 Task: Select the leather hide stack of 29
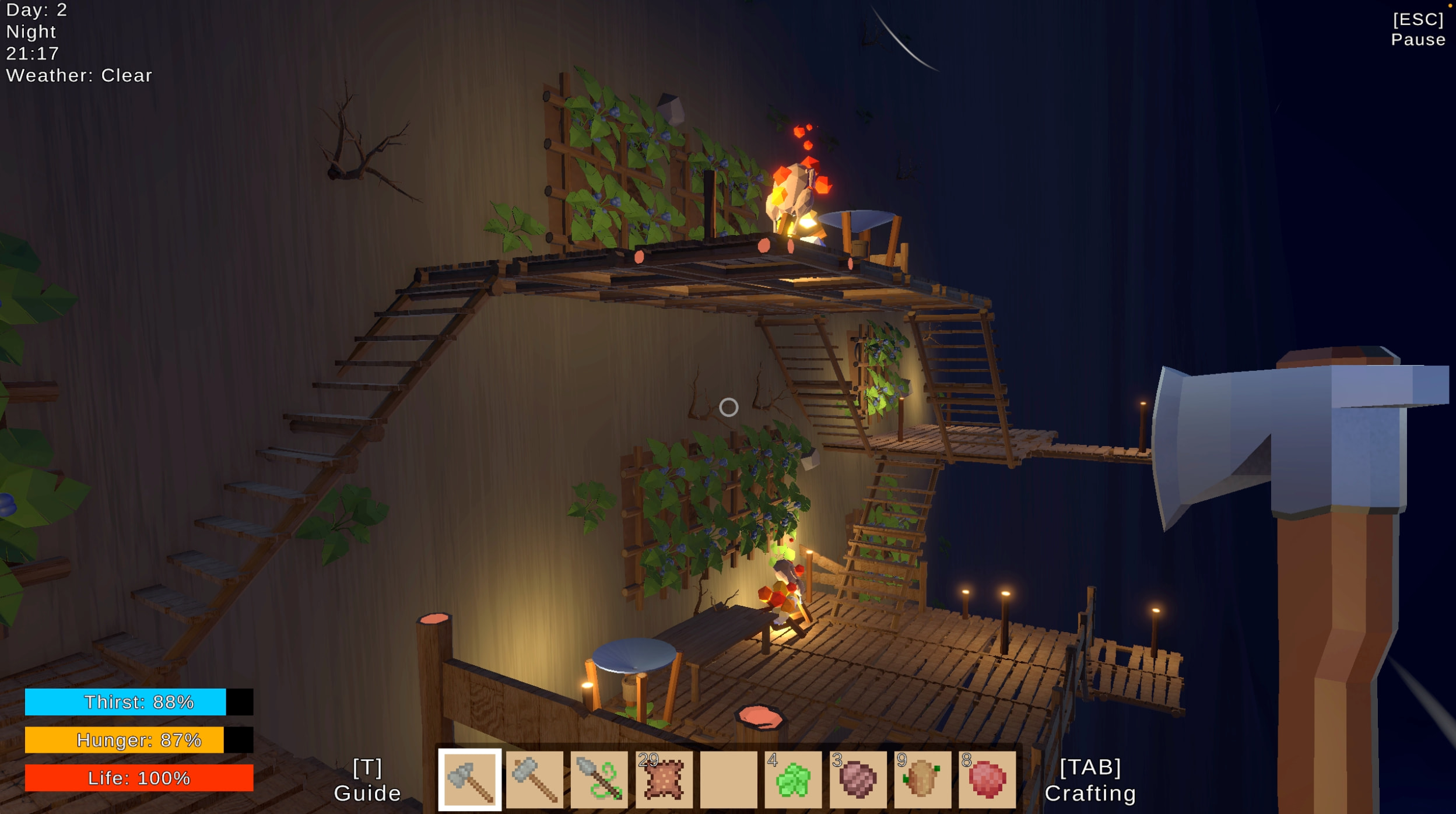click(664, 779)
